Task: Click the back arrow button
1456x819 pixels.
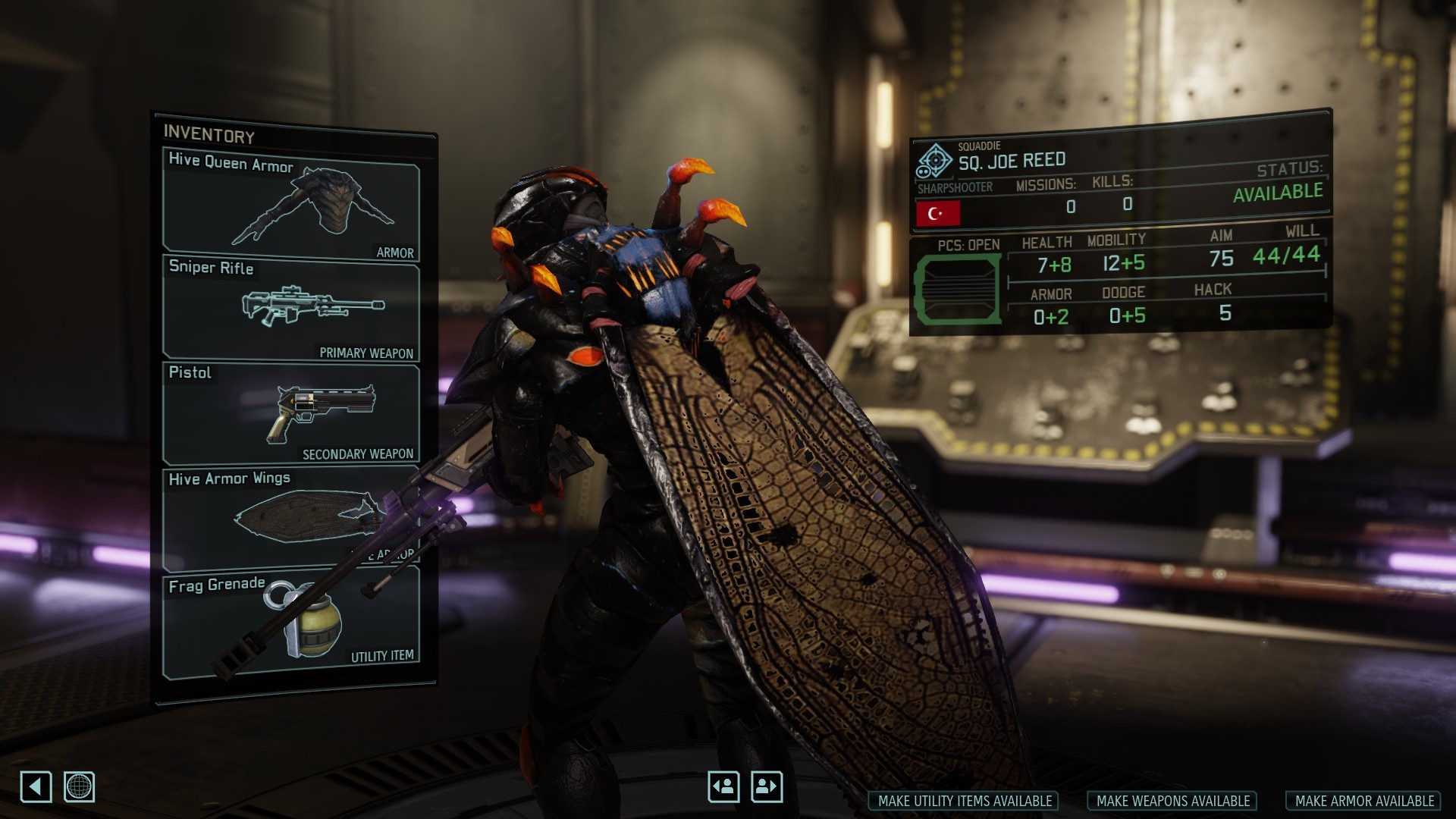Action: point(36,786)
